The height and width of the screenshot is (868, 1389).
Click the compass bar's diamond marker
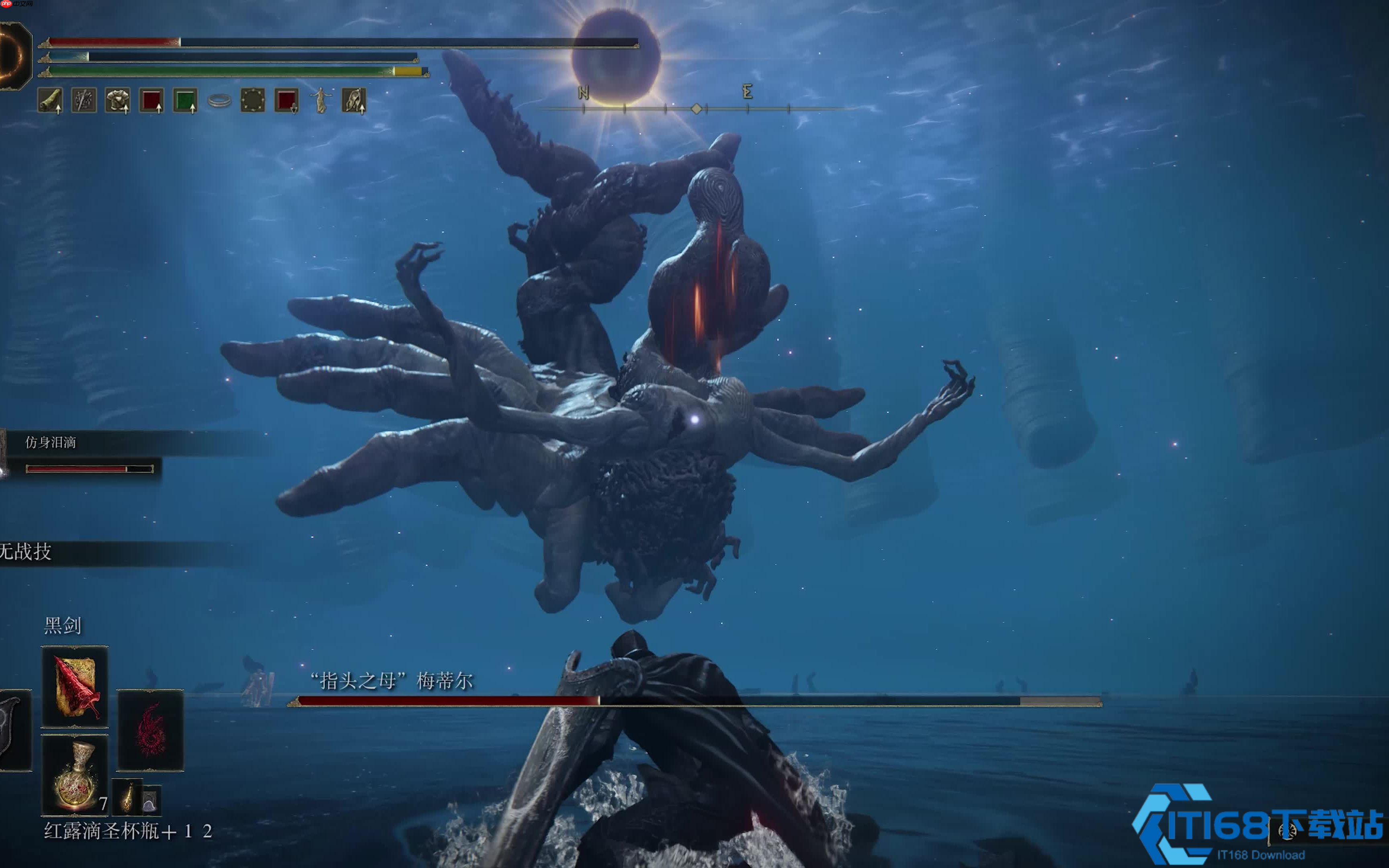pyautogui.click(x=696, y=108)
